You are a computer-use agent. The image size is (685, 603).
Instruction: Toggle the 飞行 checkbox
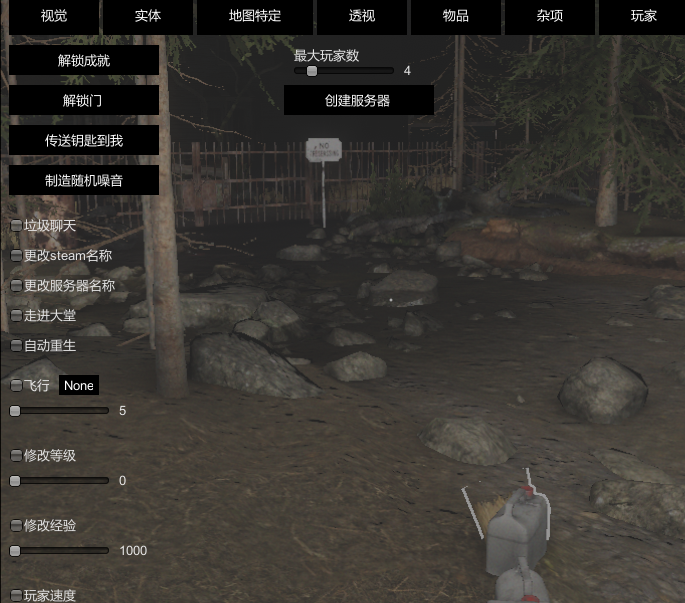(16, 386)
